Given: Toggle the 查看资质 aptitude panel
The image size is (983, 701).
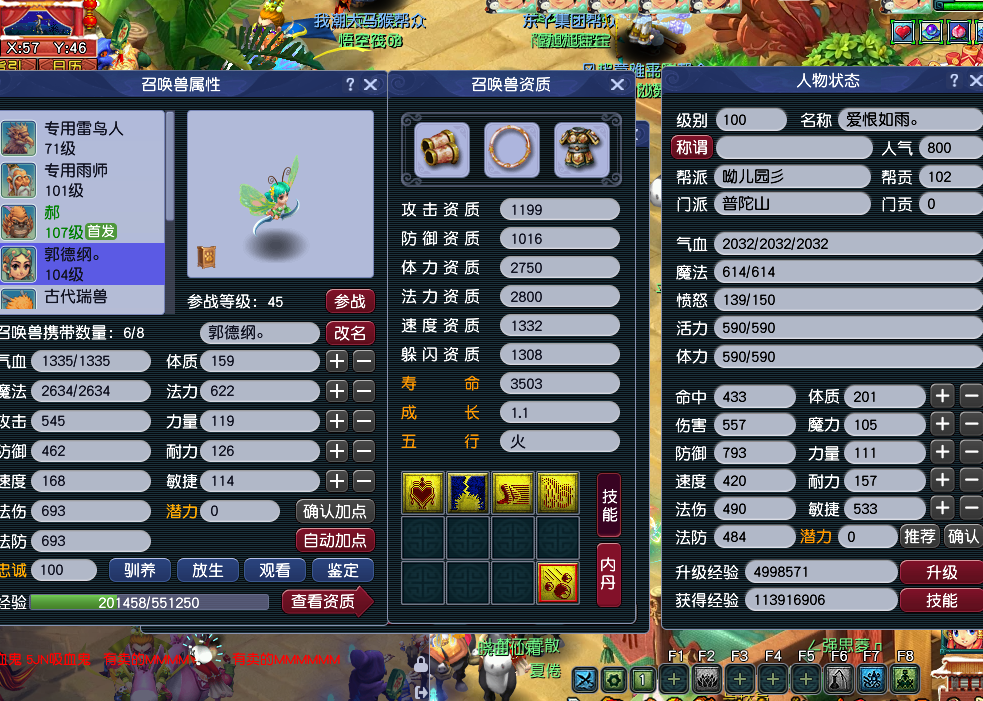Looking at the screenshot, I should coord(327,601).
